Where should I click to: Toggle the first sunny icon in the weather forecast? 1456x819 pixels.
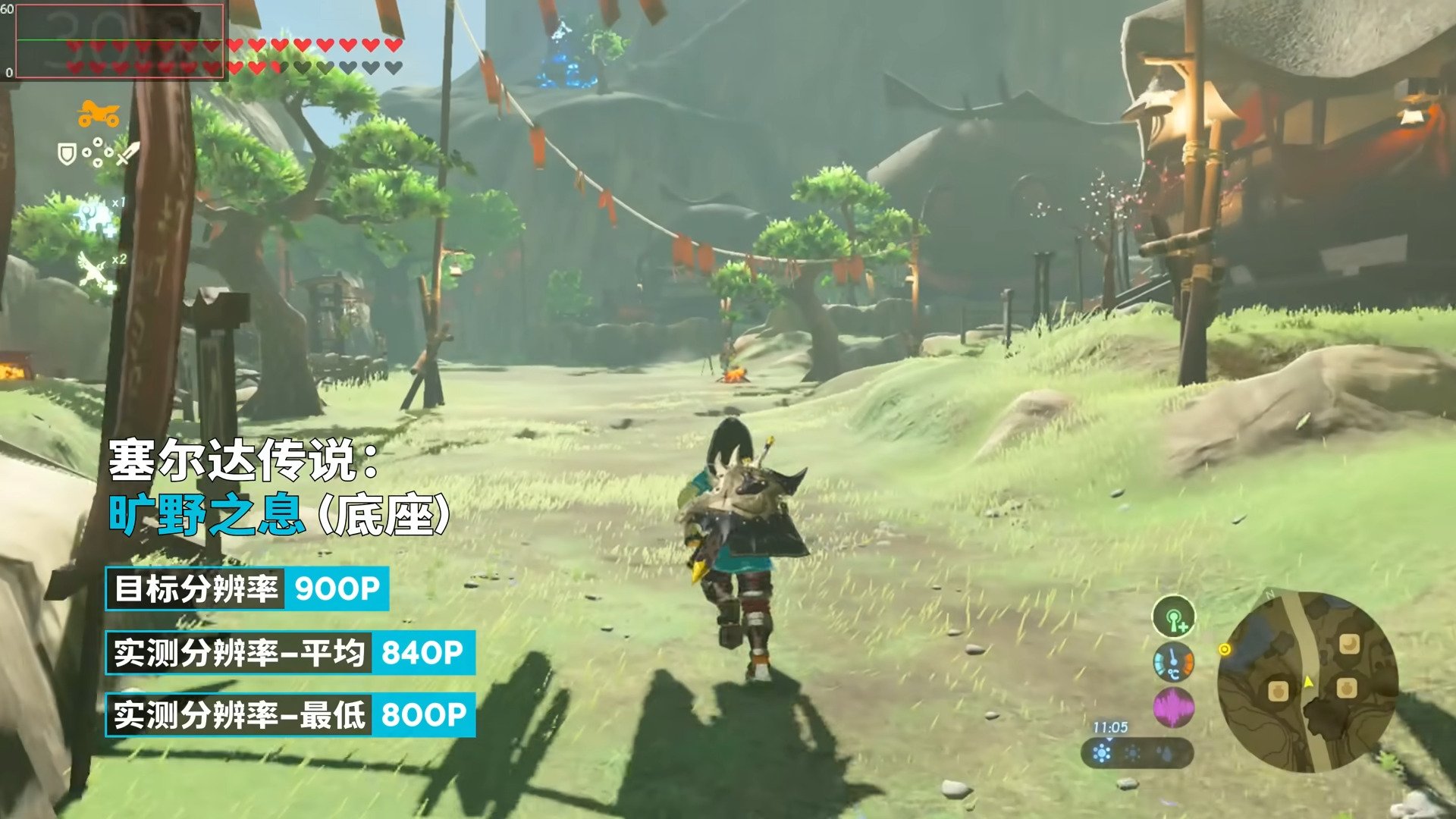[x=1102, y=754]
